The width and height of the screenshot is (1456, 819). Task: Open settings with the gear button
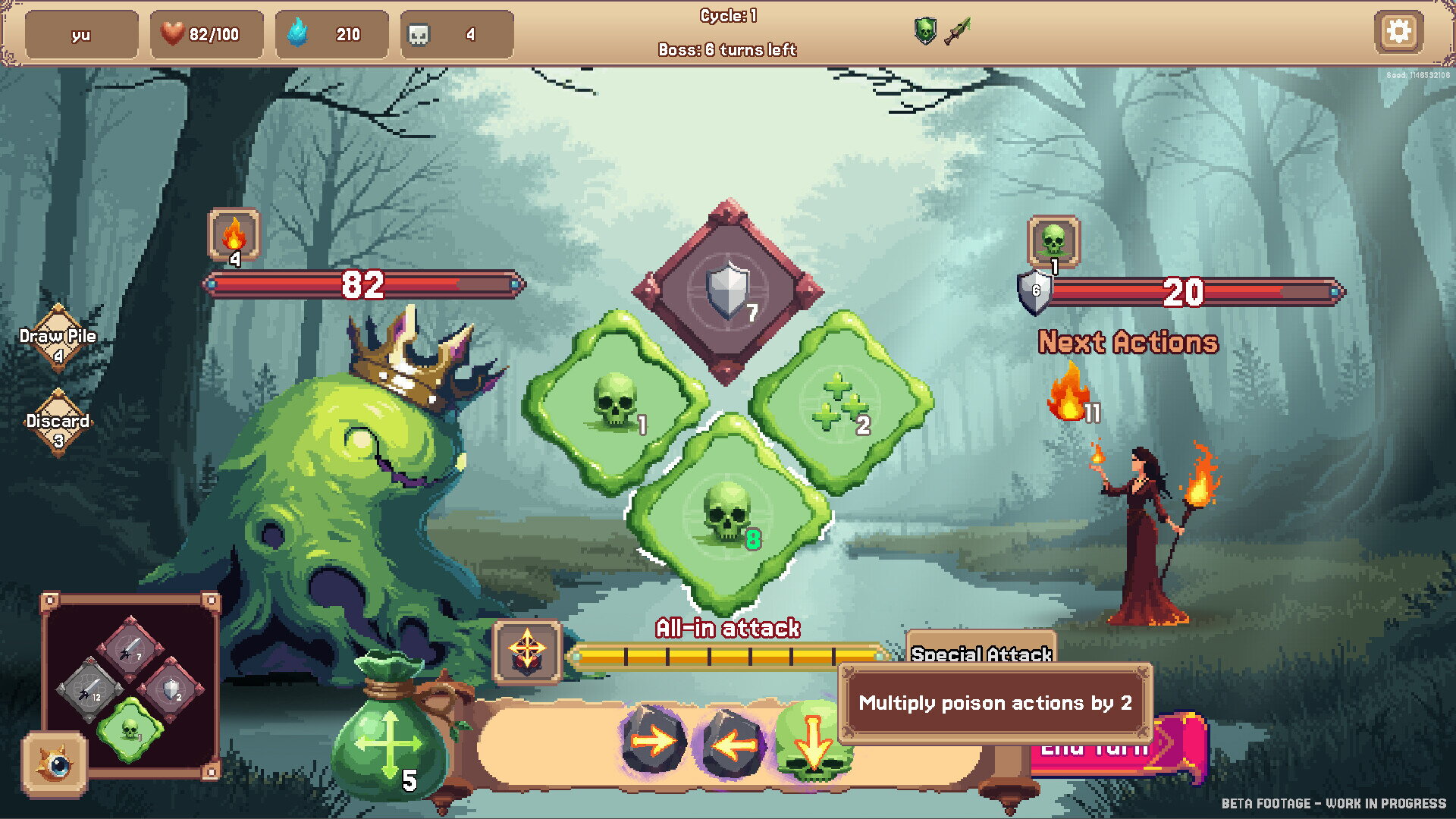click(x=1398, y=32)
